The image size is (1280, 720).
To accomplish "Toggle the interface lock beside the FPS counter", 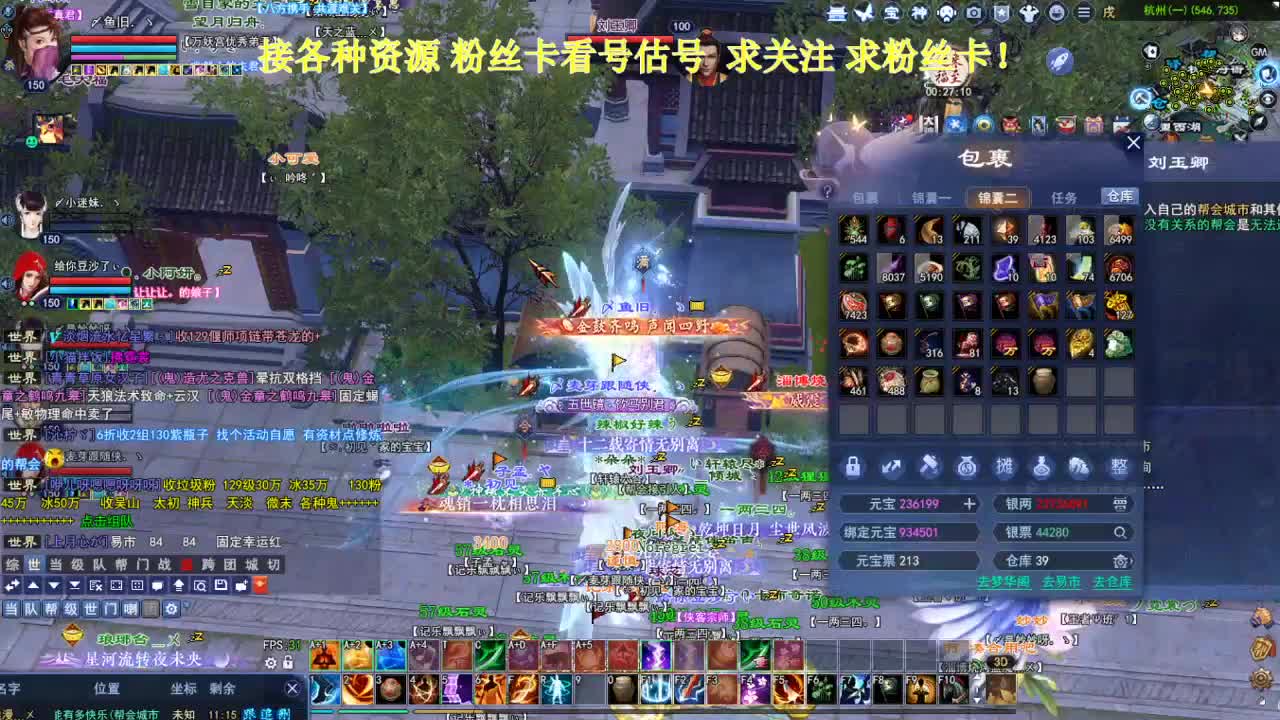I will point(287,662).
